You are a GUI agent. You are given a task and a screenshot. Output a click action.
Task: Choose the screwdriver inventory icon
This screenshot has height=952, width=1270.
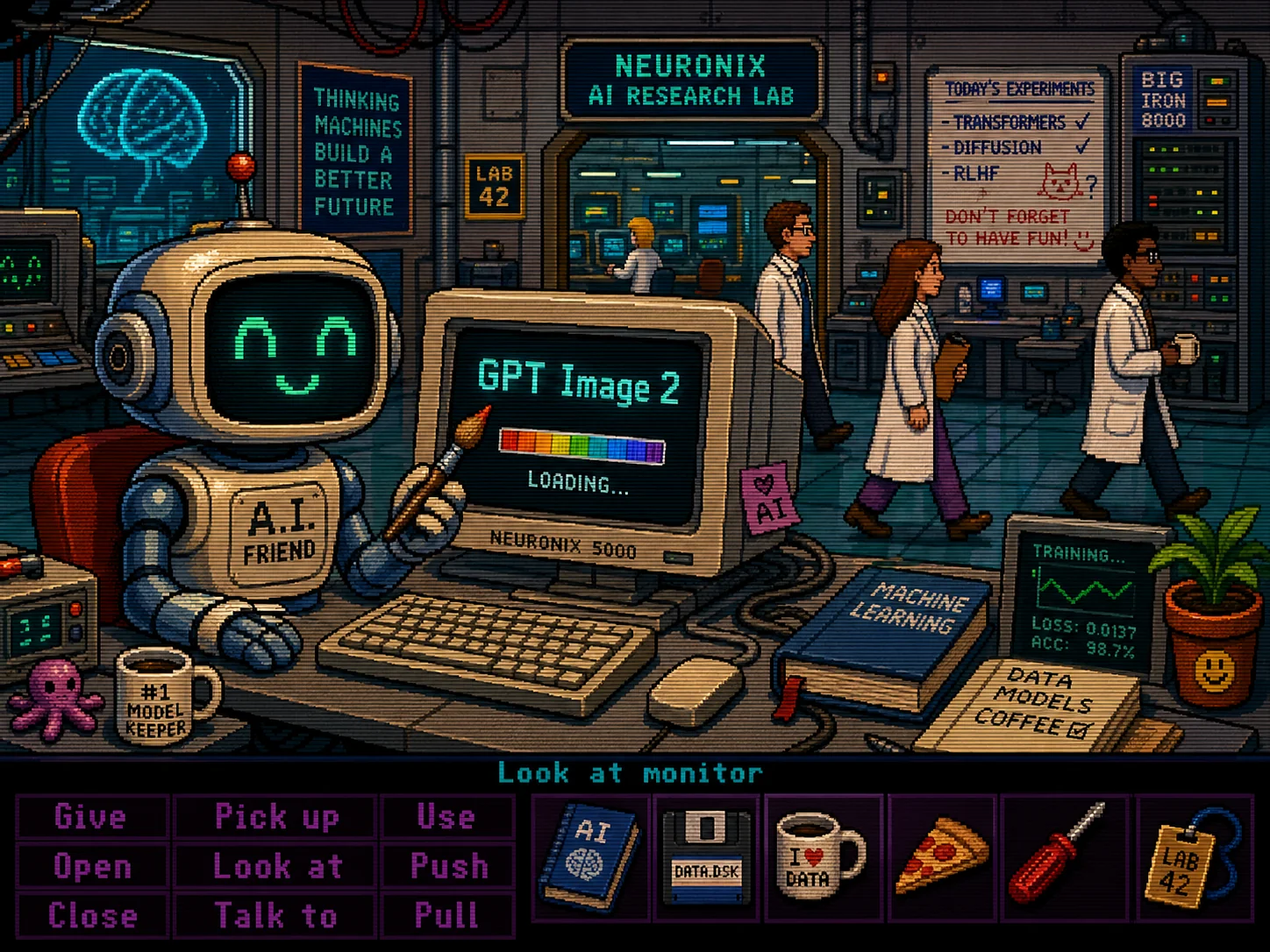(x=1059, y=859)
